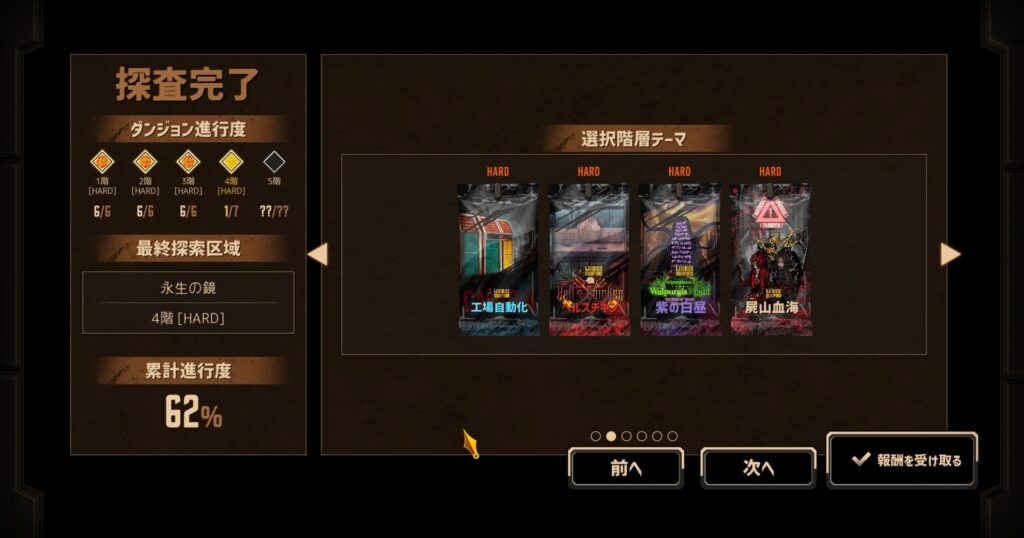
Task: Open the 紫の白昼 theme pack
Action: [679, 258]
